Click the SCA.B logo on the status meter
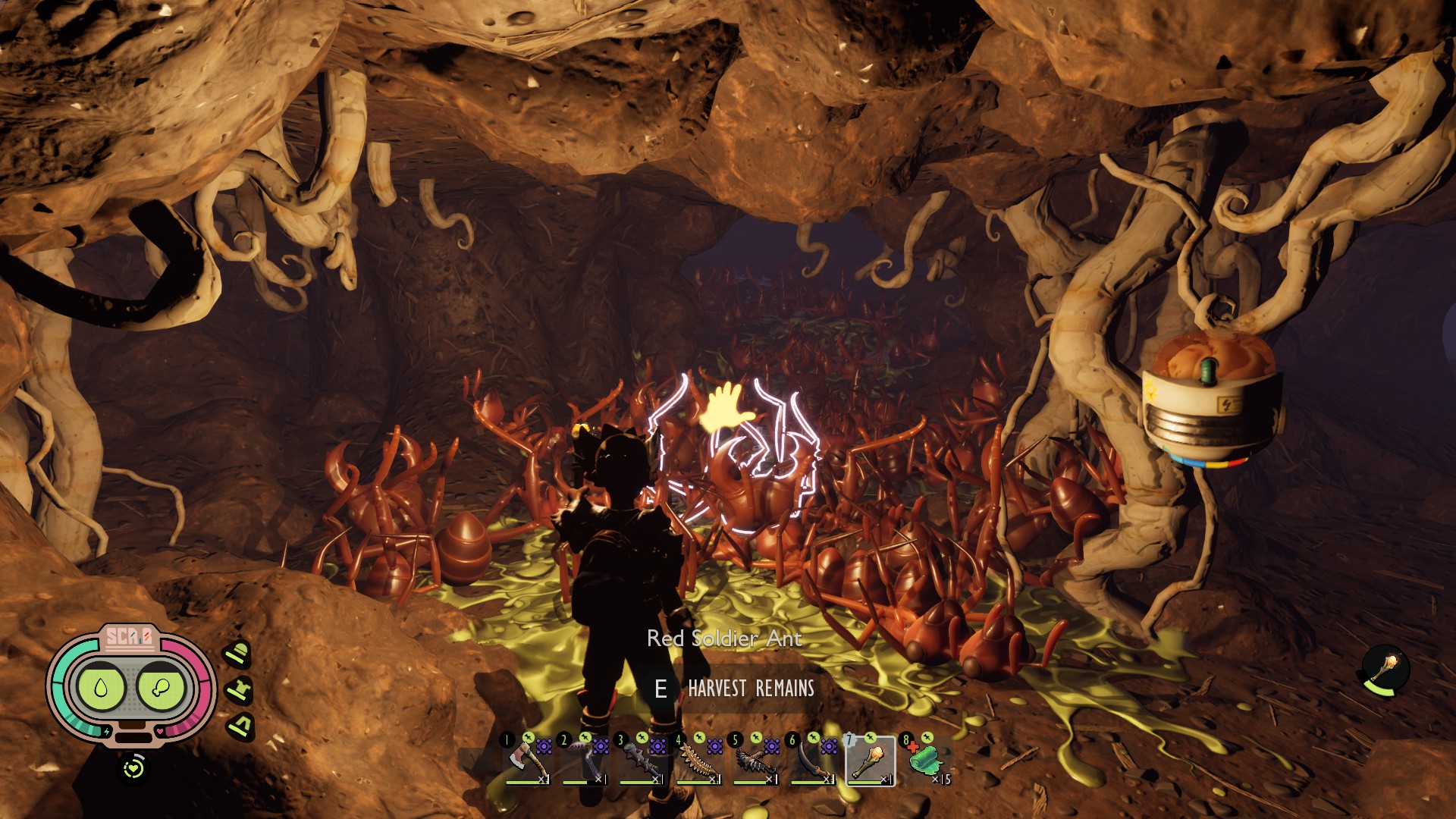Viewport: 1456px width, 819px height. [x=130, y=637]
